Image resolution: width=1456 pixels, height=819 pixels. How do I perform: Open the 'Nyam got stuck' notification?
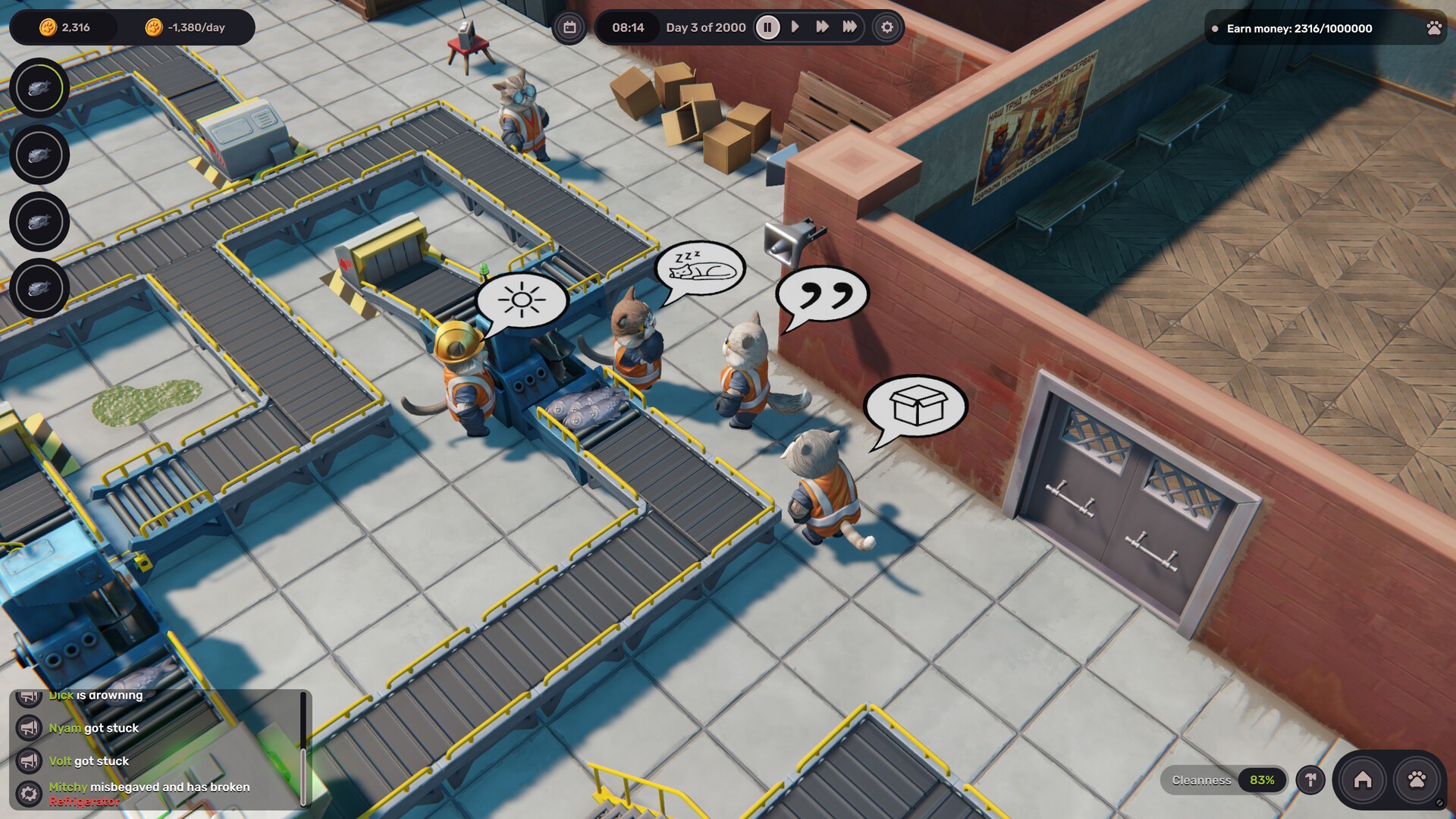[93, 728]
